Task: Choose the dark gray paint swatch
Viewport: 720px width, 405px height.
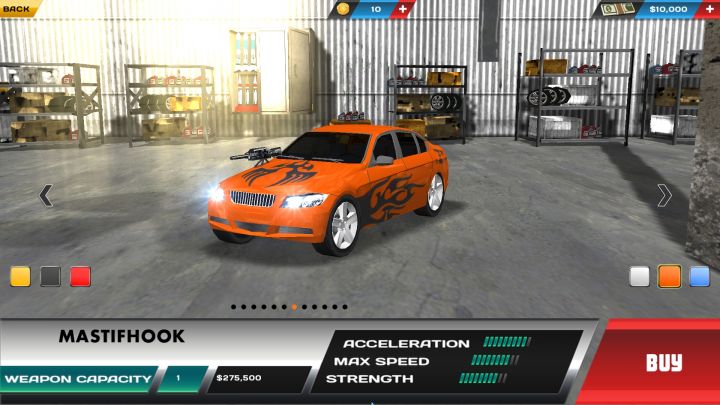Action: point(50,277)
